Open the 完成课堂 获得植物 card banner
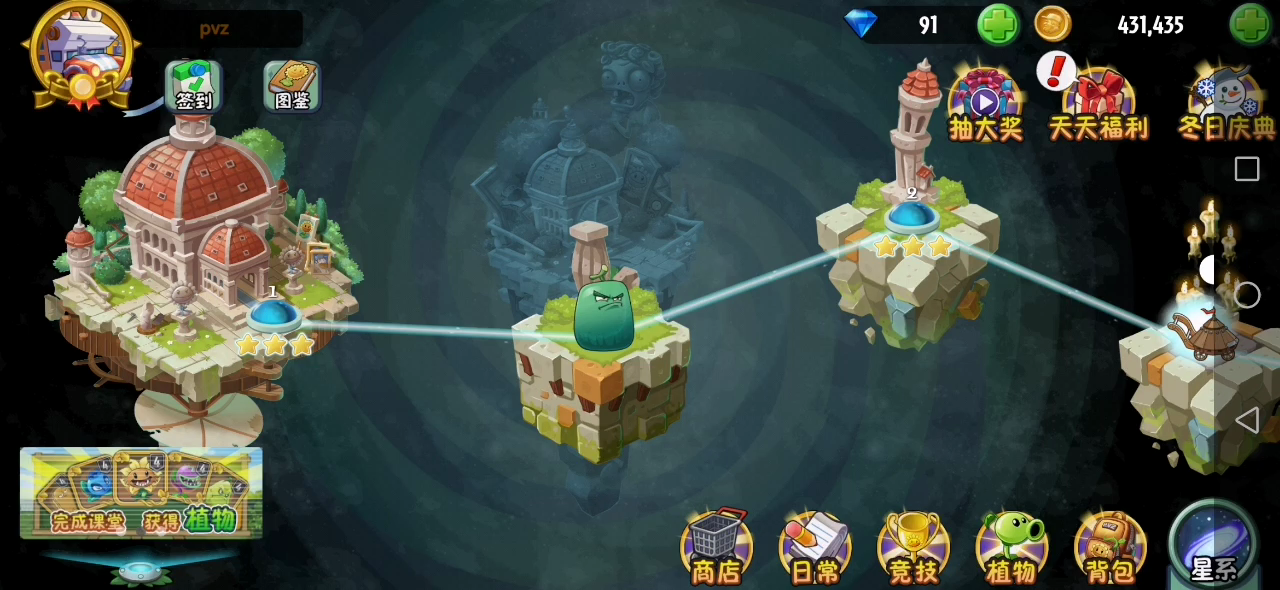The width and height of the screenshot is (1280, 590). pos(141,493)
